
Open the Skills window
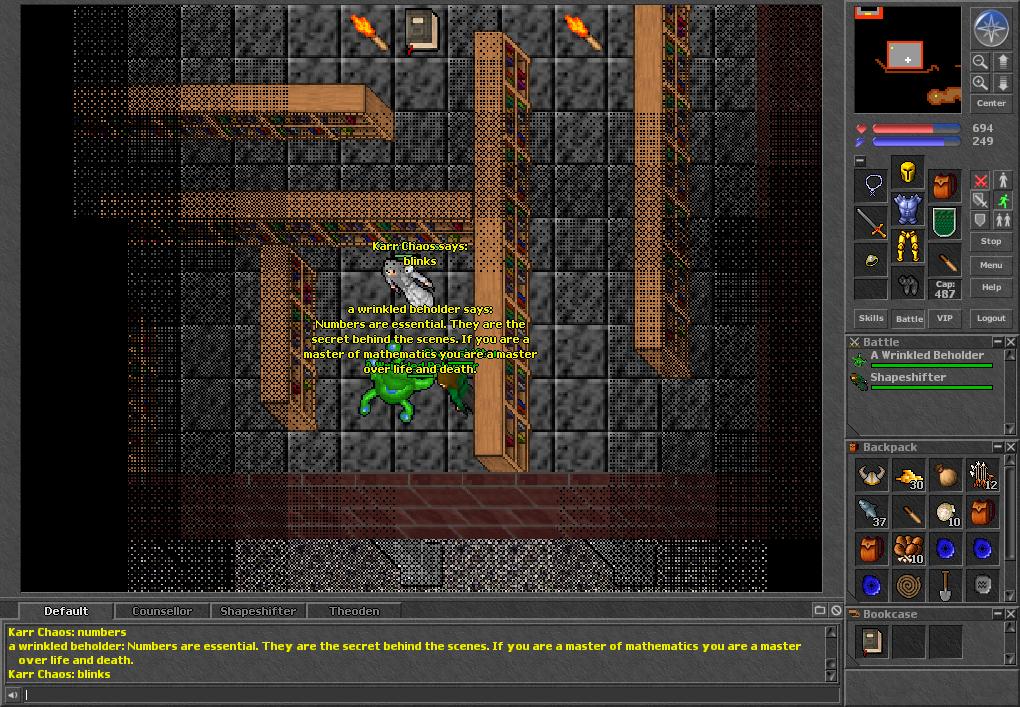[x=871, y=318]
